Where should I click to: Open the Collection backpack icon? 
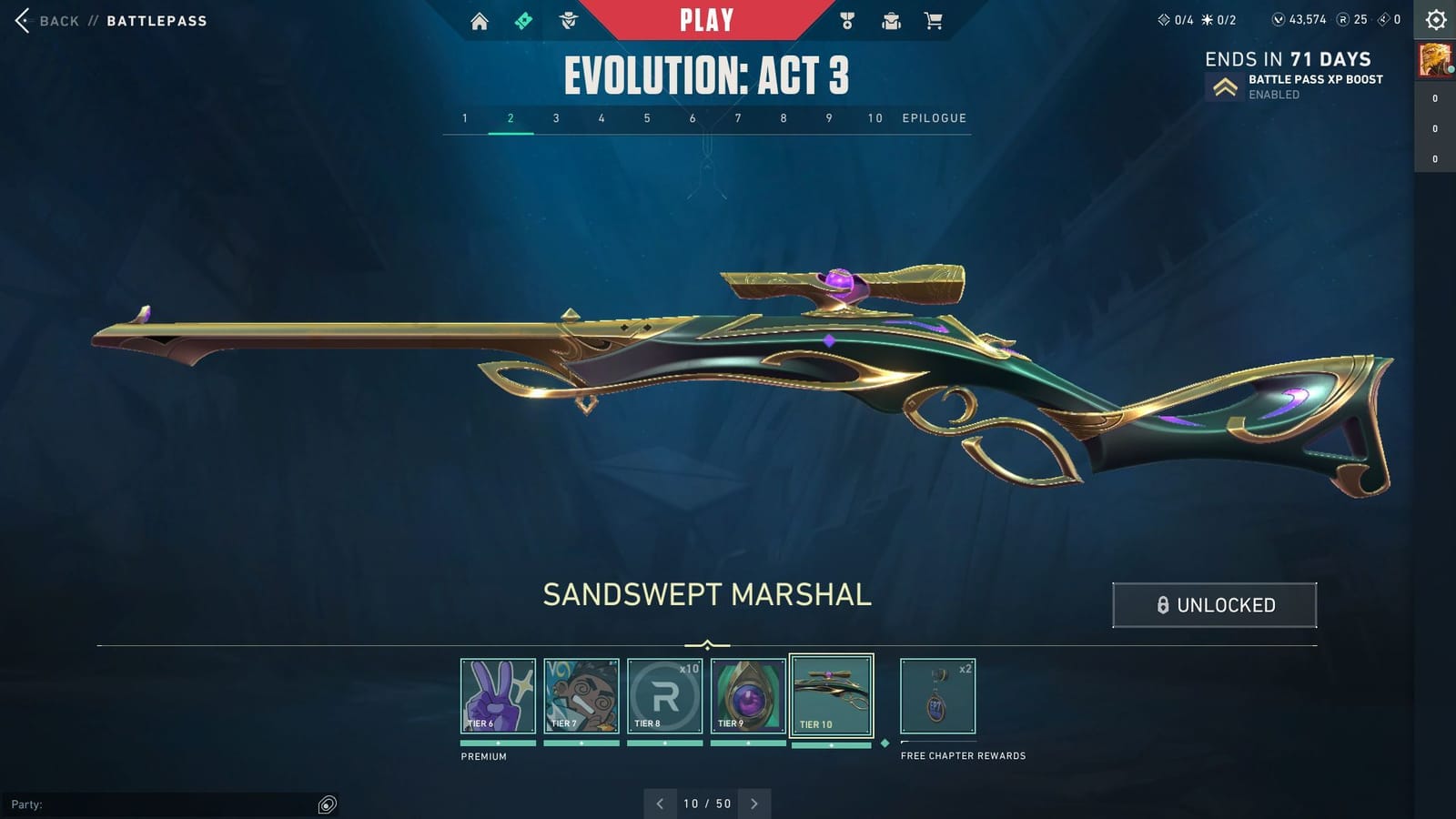(890, 19)
